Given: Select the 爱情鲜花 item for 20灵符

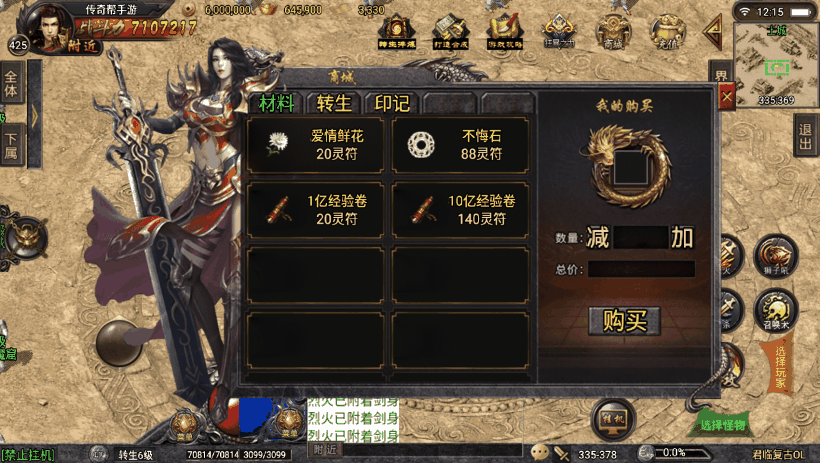Looking at the screenshot, I should point(316,146).
